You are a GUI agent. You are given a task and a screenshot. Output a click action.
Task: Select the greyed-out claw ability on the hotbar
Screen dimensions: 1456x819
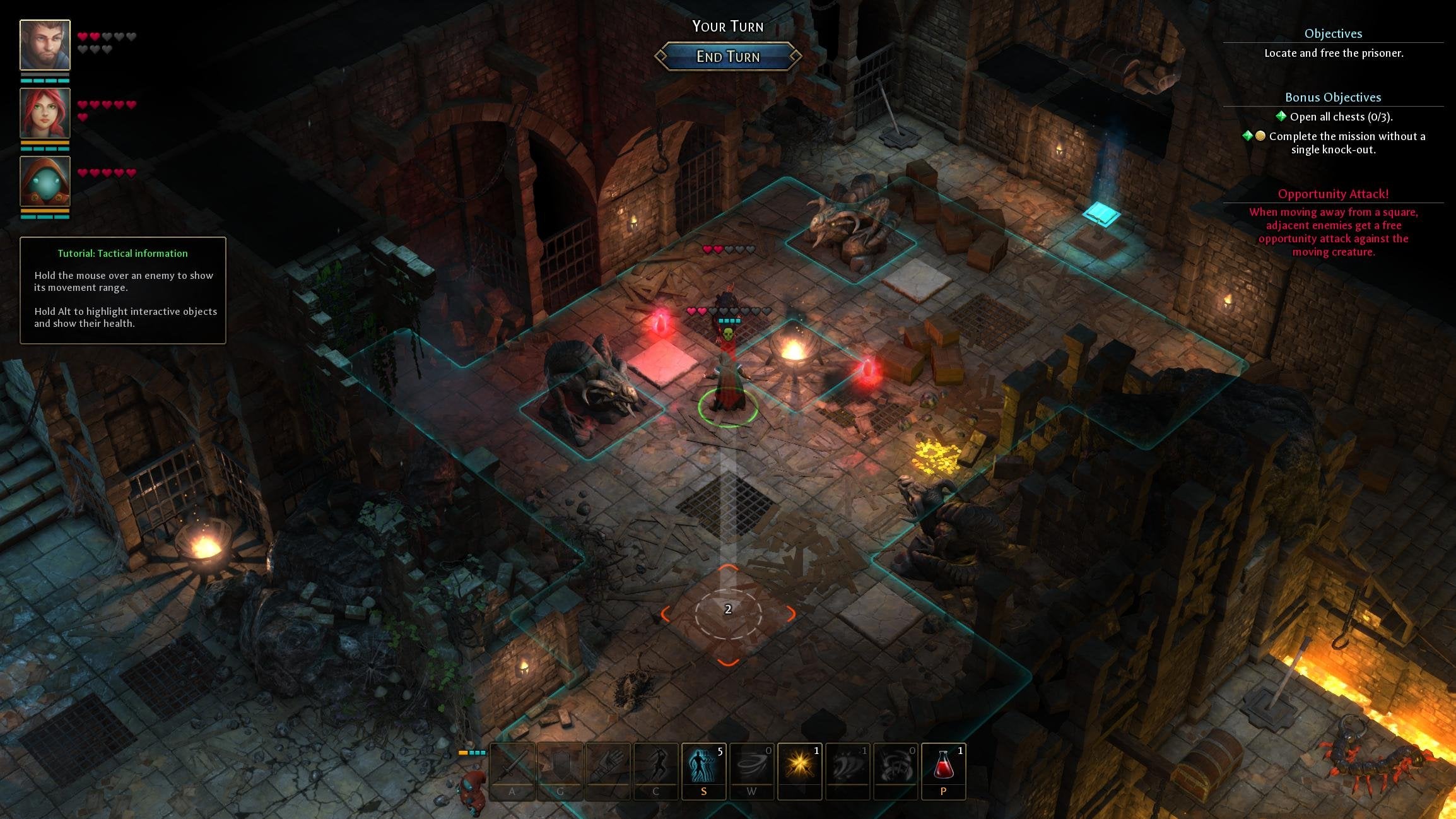pos(848,772)
